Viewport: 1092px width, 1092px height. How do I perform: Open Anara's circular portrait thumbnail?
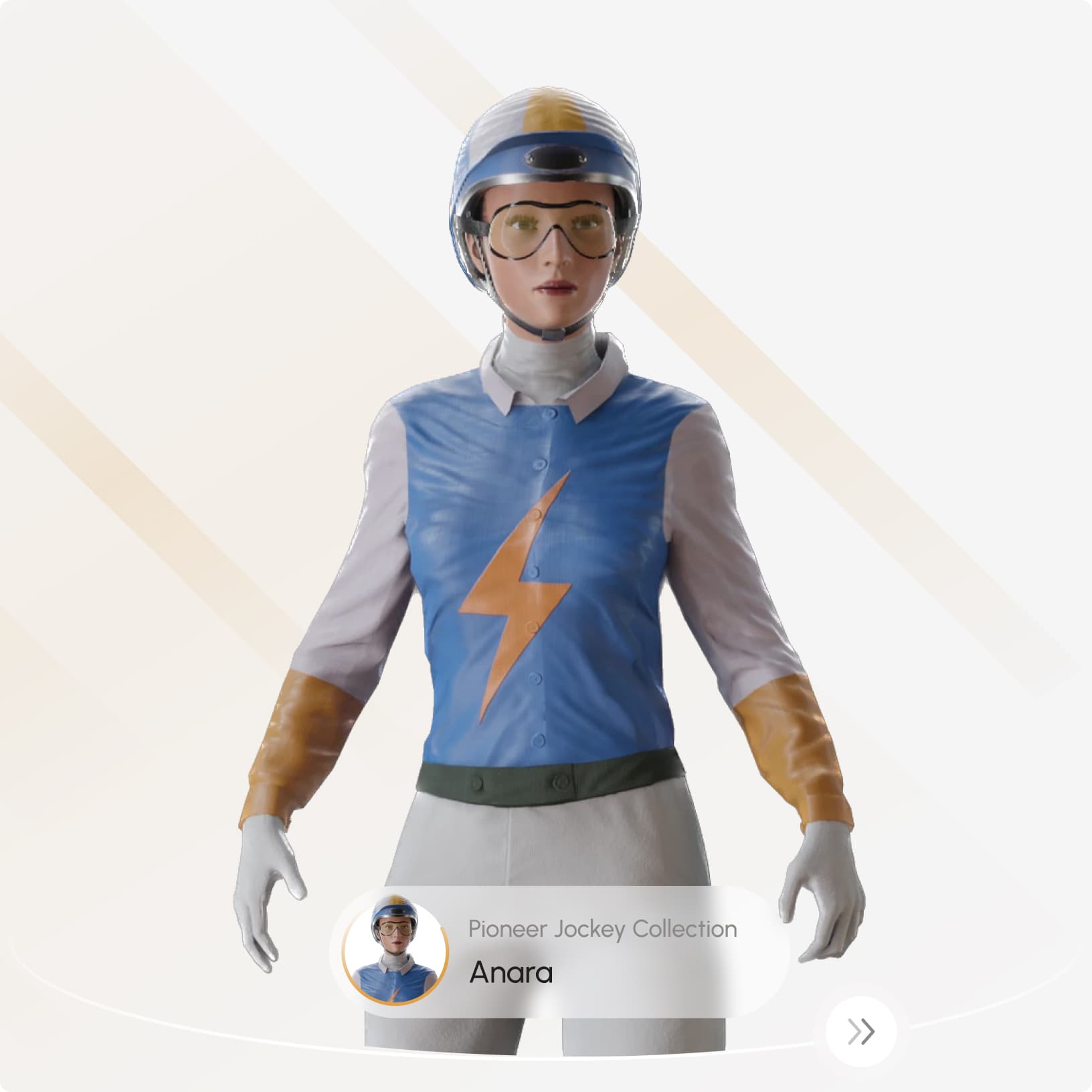tap(395, 951)
